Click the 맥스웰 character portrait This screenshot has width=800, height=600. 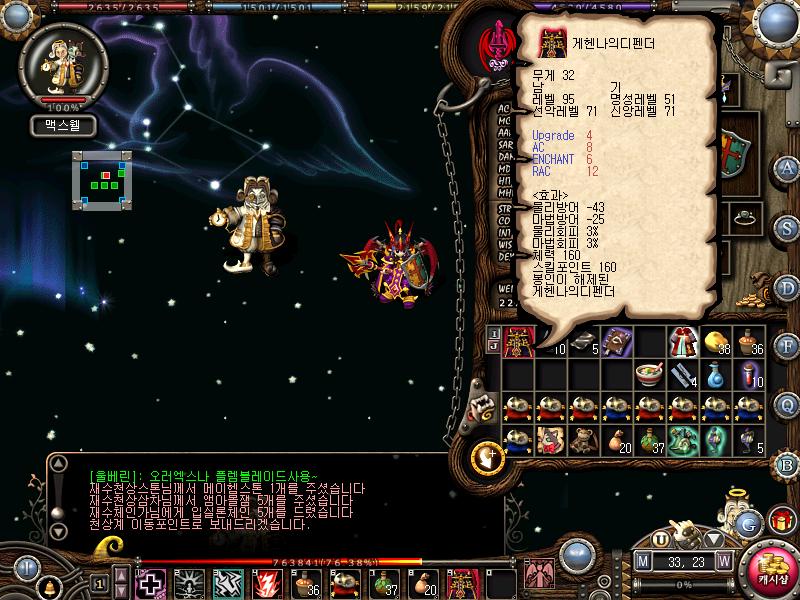[x=62, y=62]
